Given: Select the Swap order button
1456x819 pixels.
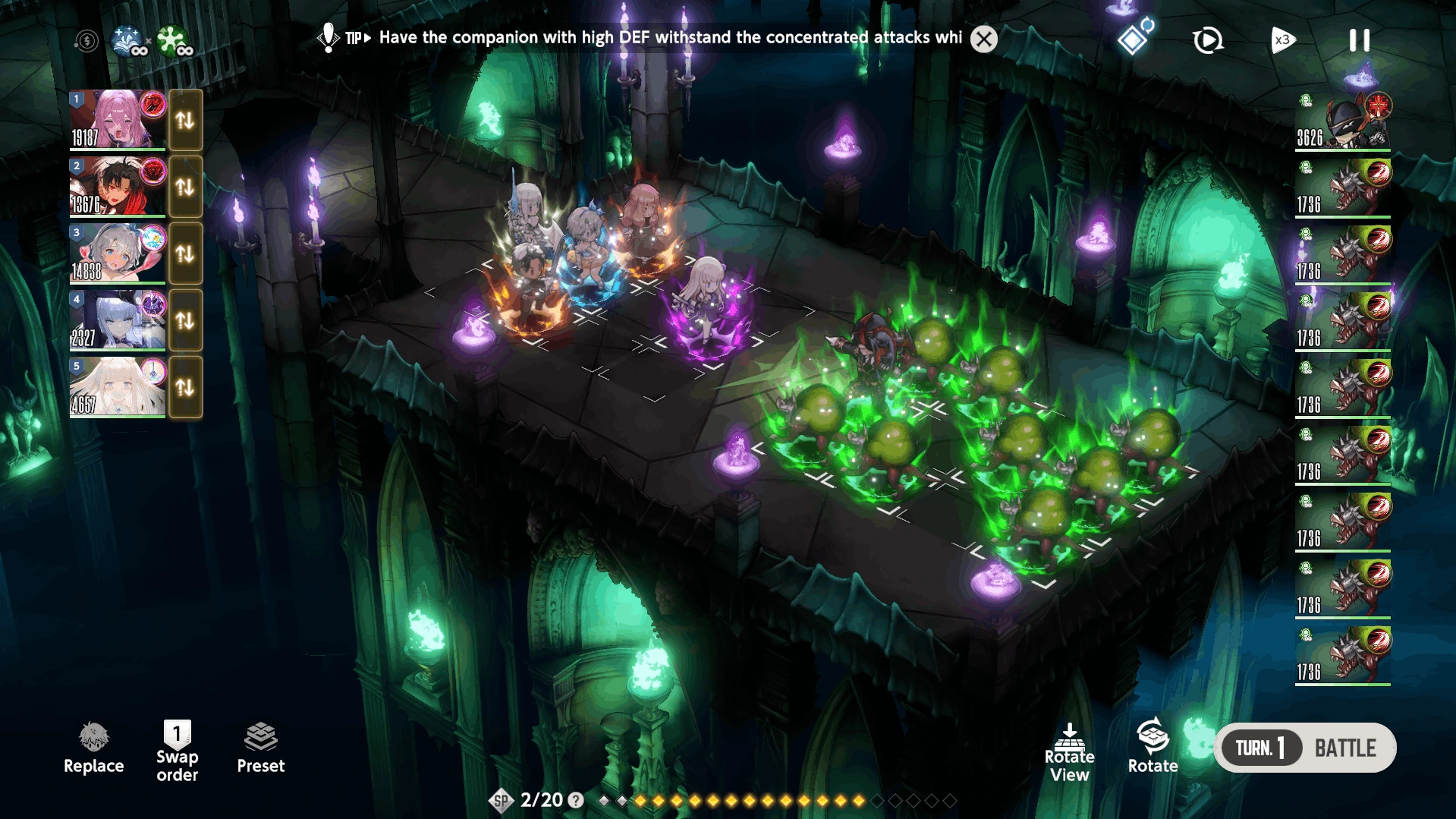Looking at the screenshot, I should pyautogui.click(x=177, y=750).
